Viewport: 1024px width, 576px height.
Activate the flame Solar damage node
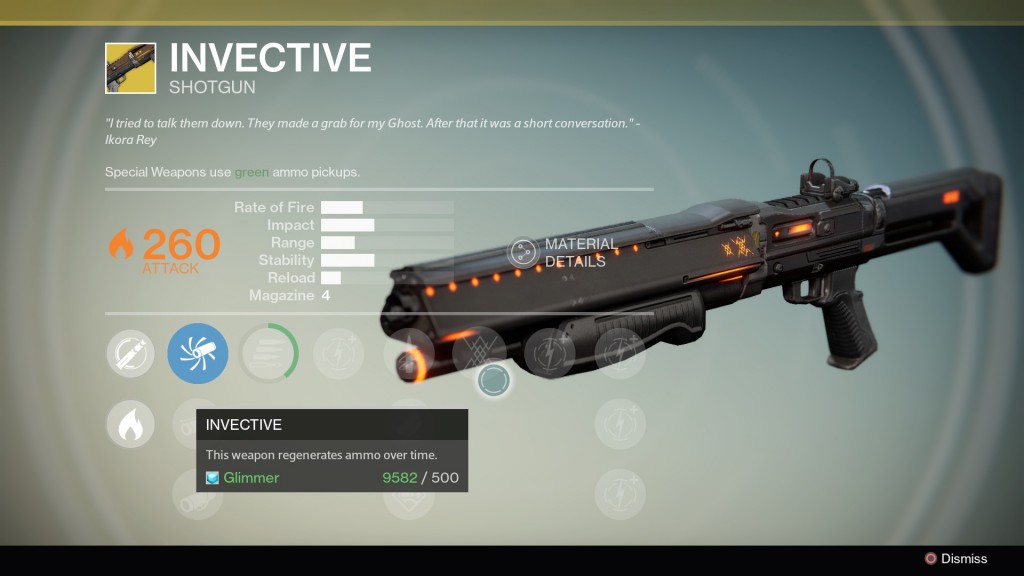click(131, 425)
